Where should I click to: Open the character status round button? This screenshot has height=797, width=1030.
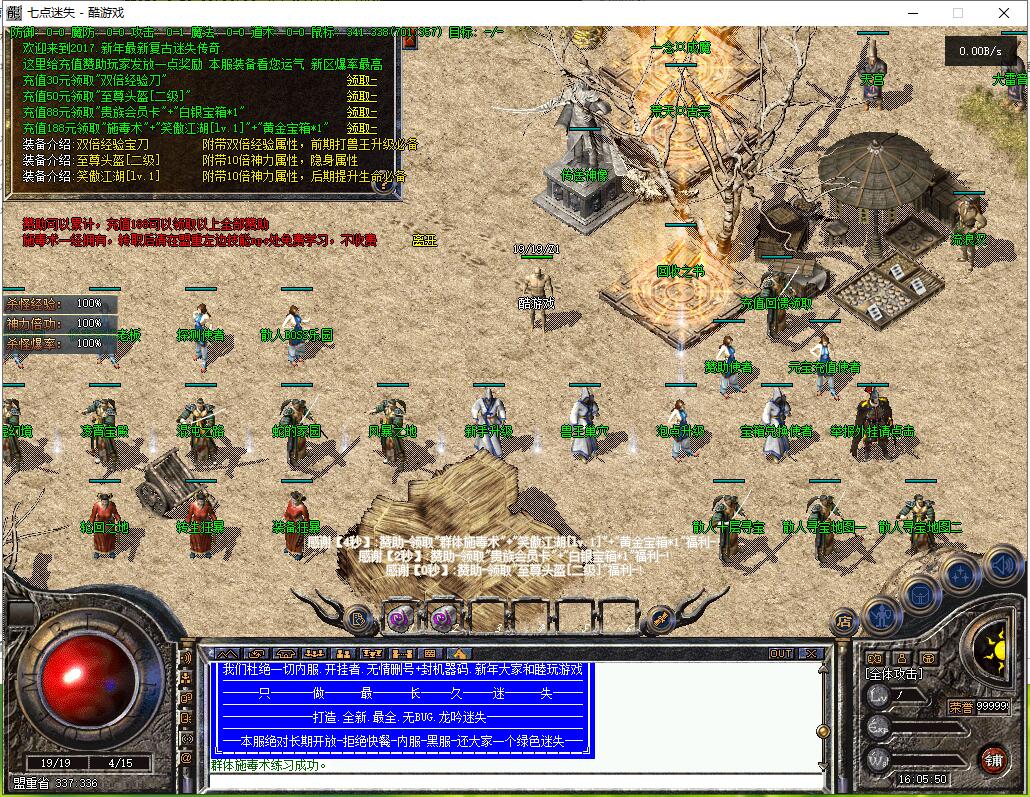[x=882, y=614]
